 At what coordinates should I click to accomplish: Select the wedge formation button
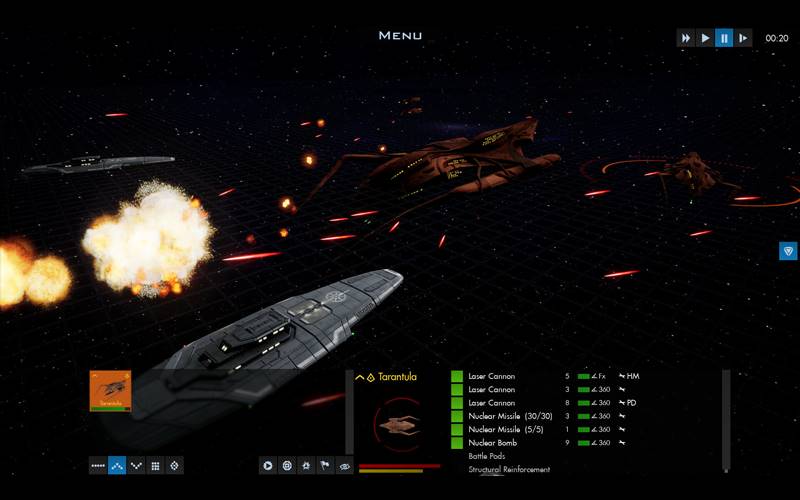(x=117, y=465)
